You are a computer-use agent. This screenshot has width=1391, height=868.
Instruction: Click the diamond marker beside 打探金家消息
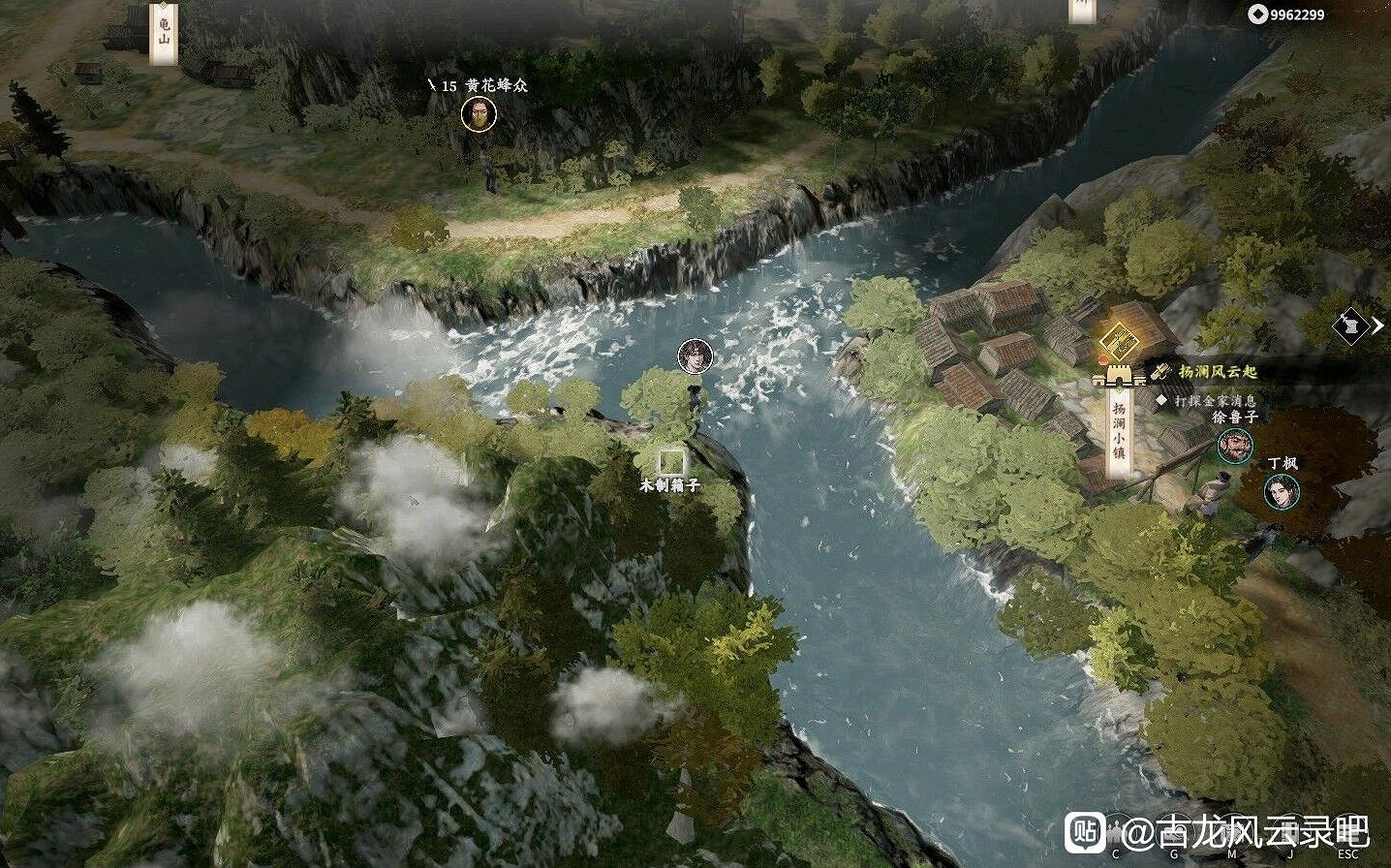pos(1160,399)
